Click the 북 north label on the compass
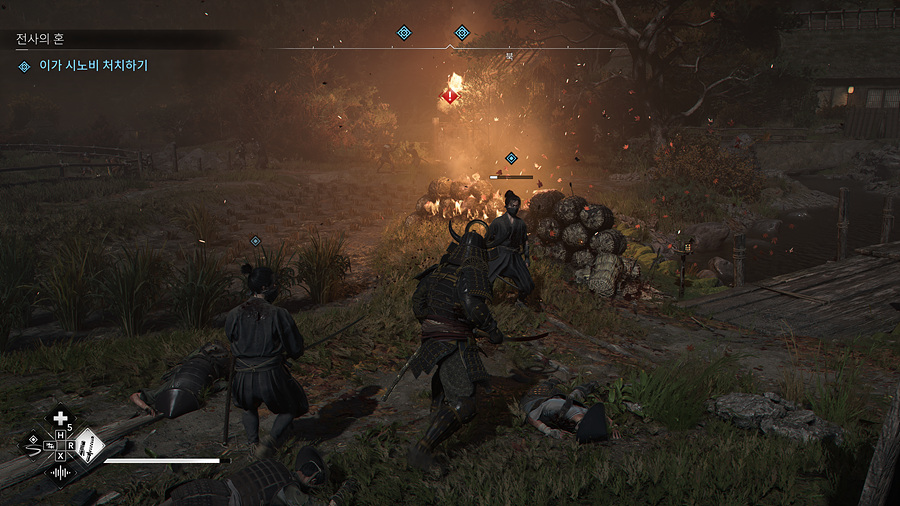The image size is (900, 506). pos(508,58)
